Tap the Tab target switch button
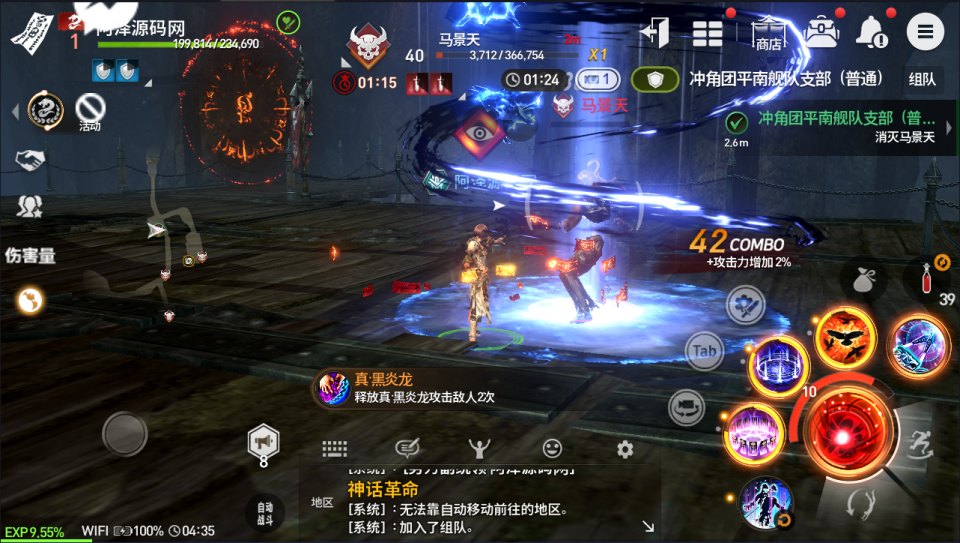960x543 pixels. point(704,351)
